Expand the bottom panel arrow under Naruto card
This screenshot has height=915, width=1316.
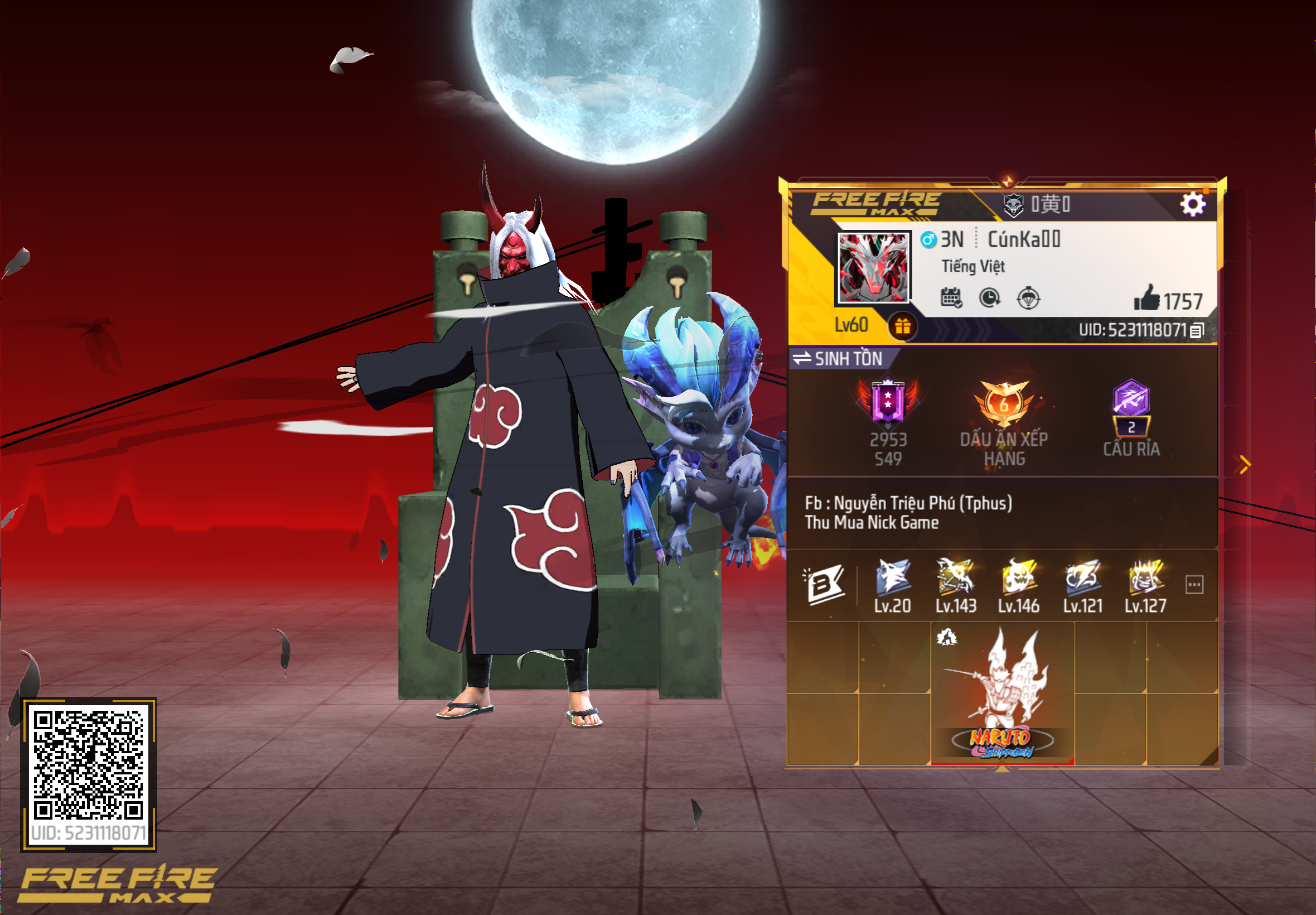click(1003, 769)
